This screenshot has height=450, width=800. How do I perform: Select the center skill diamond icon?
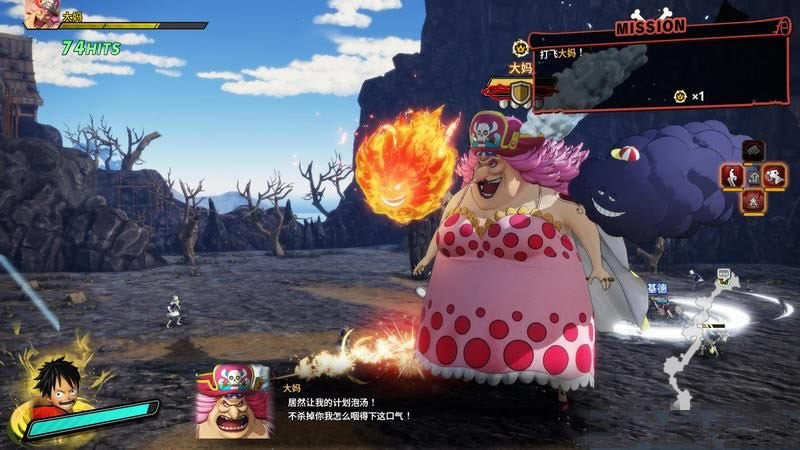(x=754, y=176)
